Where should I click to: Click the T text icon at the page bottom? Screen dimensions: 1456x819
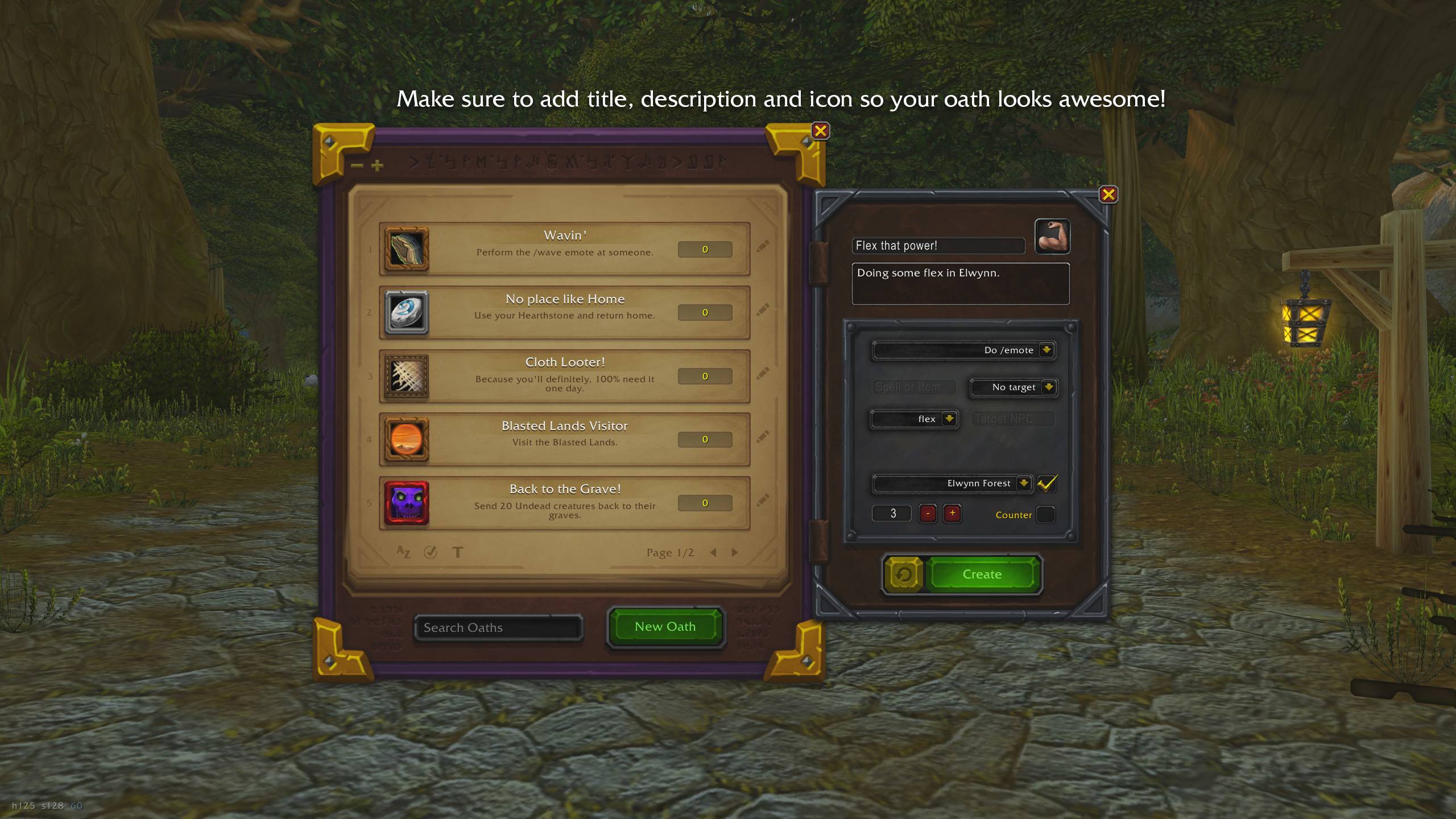tap(457, 552)
